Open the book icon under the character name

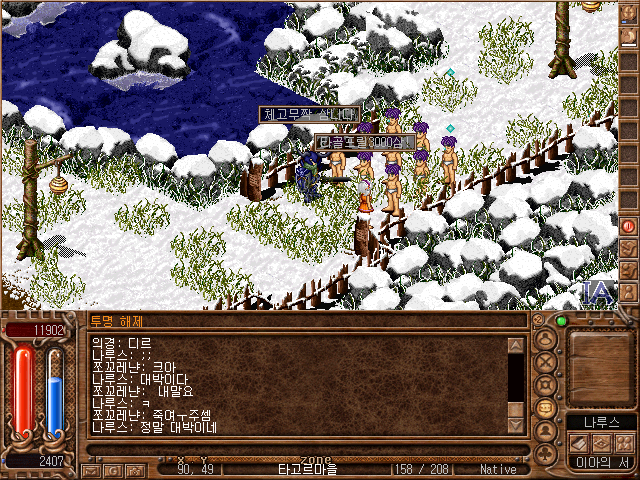tap(579, 443)
